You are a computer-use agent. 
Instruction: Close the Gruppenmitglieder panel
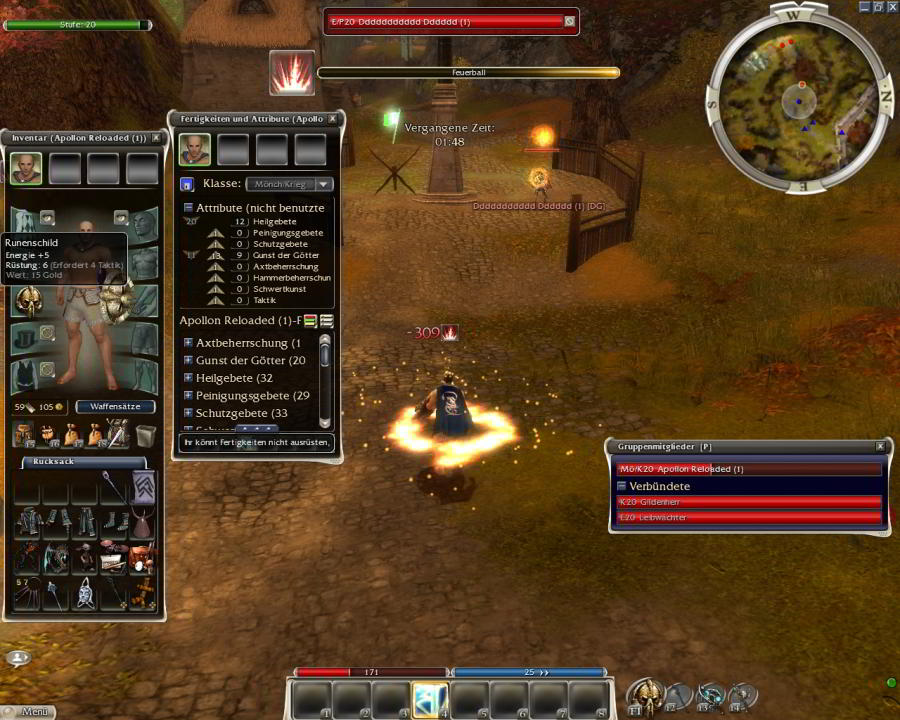pos(880,446)
